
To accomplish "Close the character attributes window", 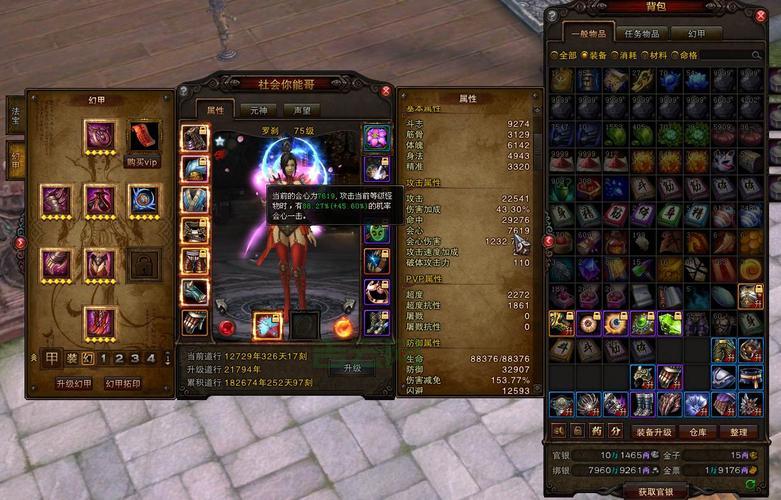I will pyautogui.click(x=386, y=90).
